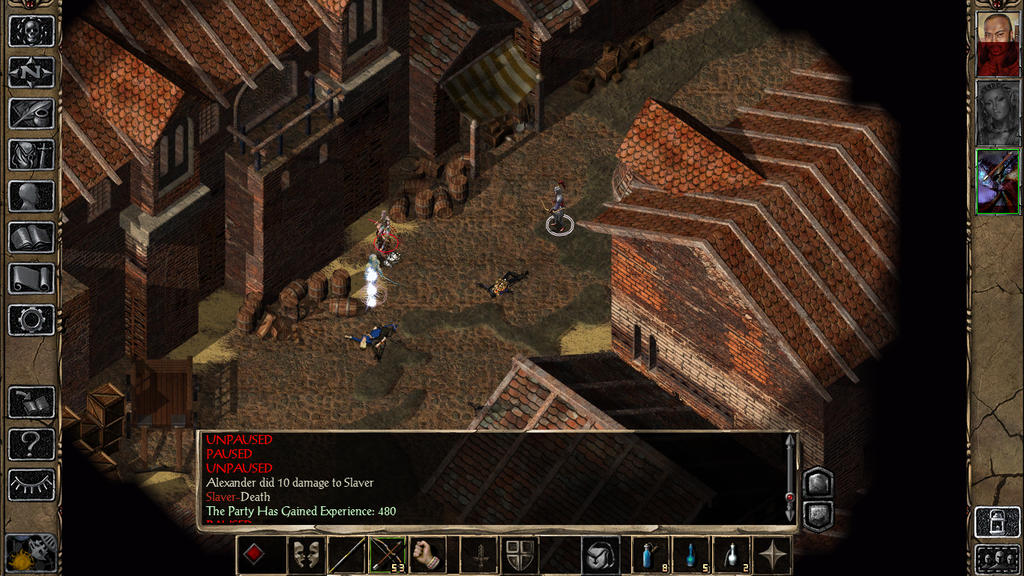This screenshot has width=1024, height=576.
Task: Open the area map with the compass button
Action: click(31, 72)
